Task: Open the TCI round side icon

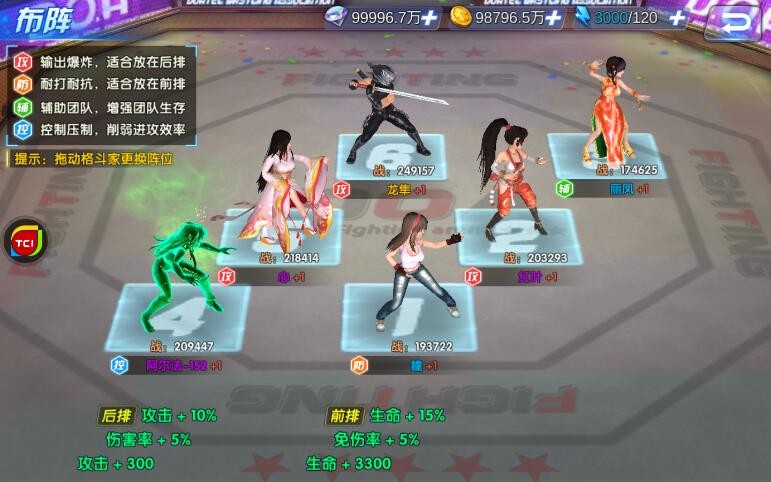Action: [x=22, y=242]
